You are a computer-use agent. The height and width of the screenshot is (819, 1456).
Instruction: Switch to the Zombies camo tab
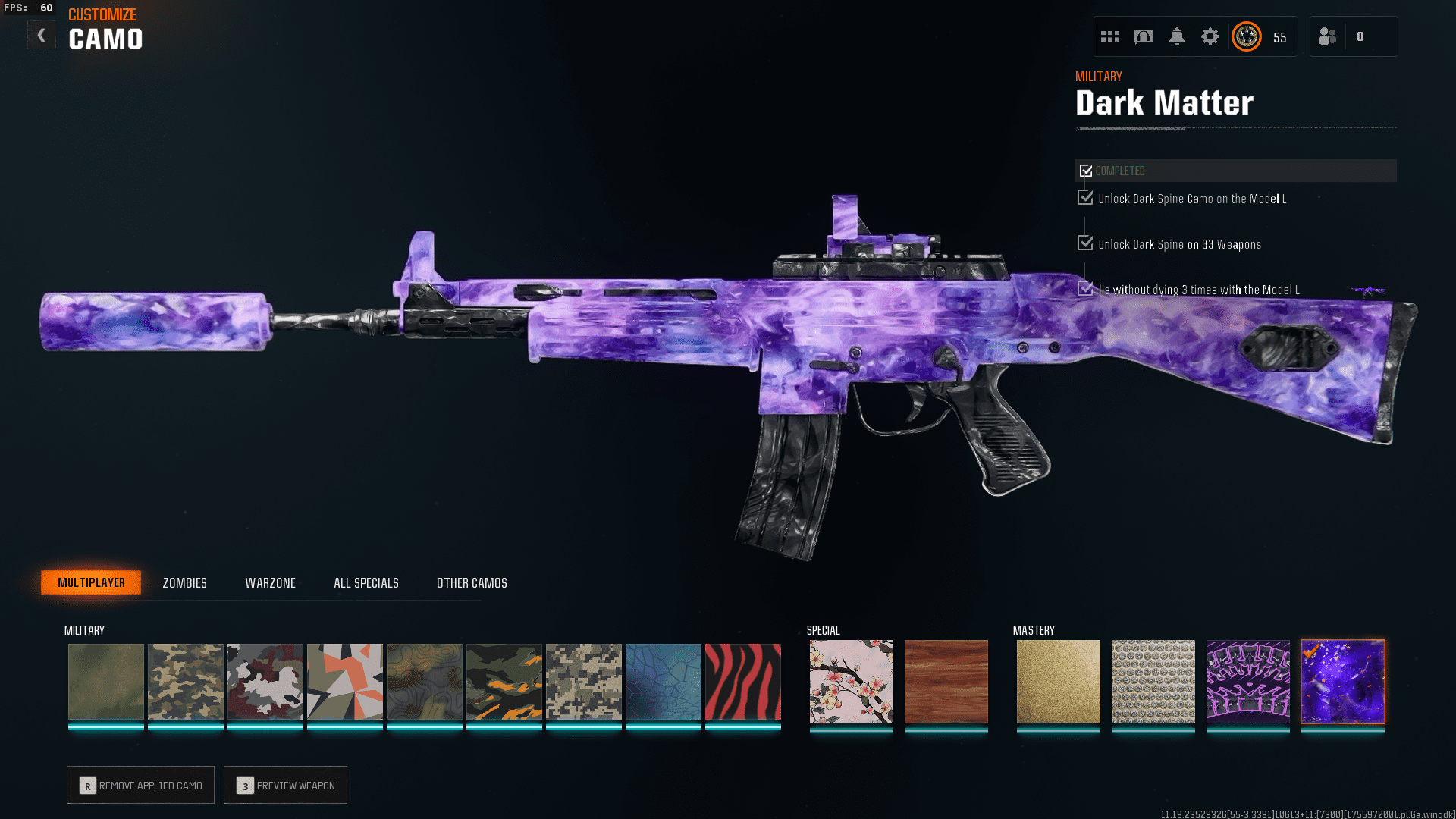click(184, 582)
